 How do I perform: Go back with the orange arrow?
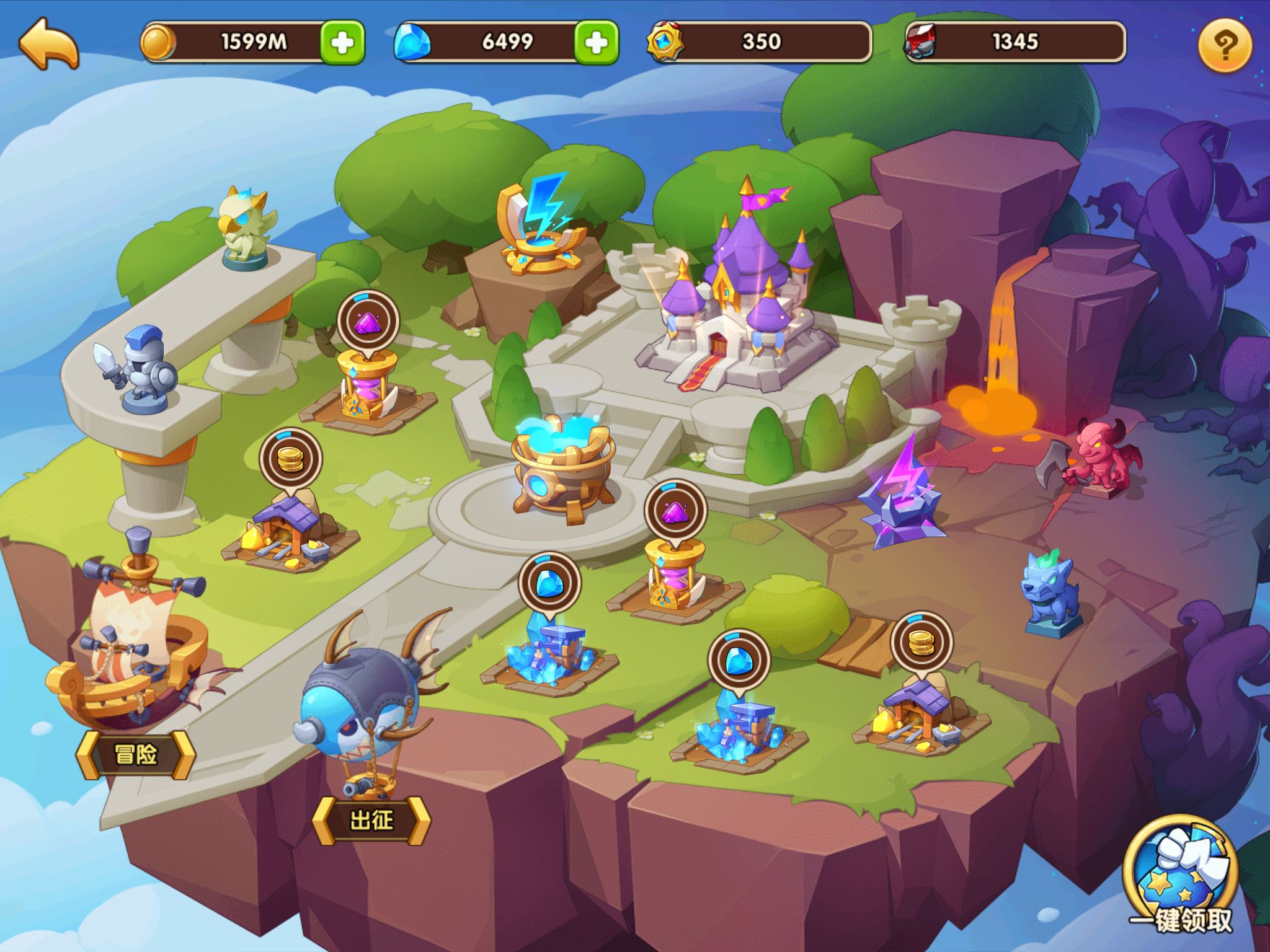click(x=50, y=43)
